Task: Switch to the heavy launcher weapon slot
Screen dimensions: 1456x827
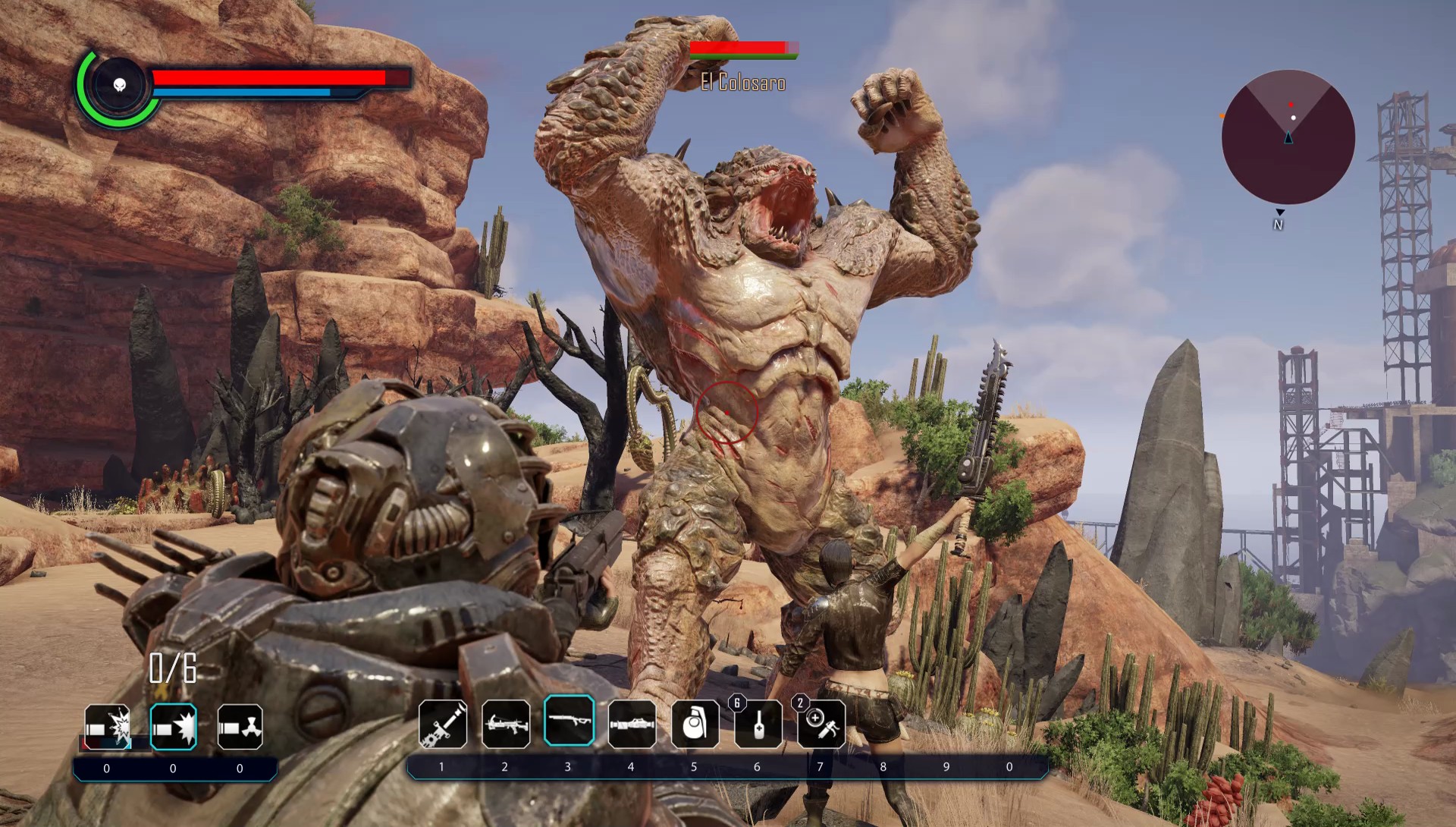Action: point(632,722)
